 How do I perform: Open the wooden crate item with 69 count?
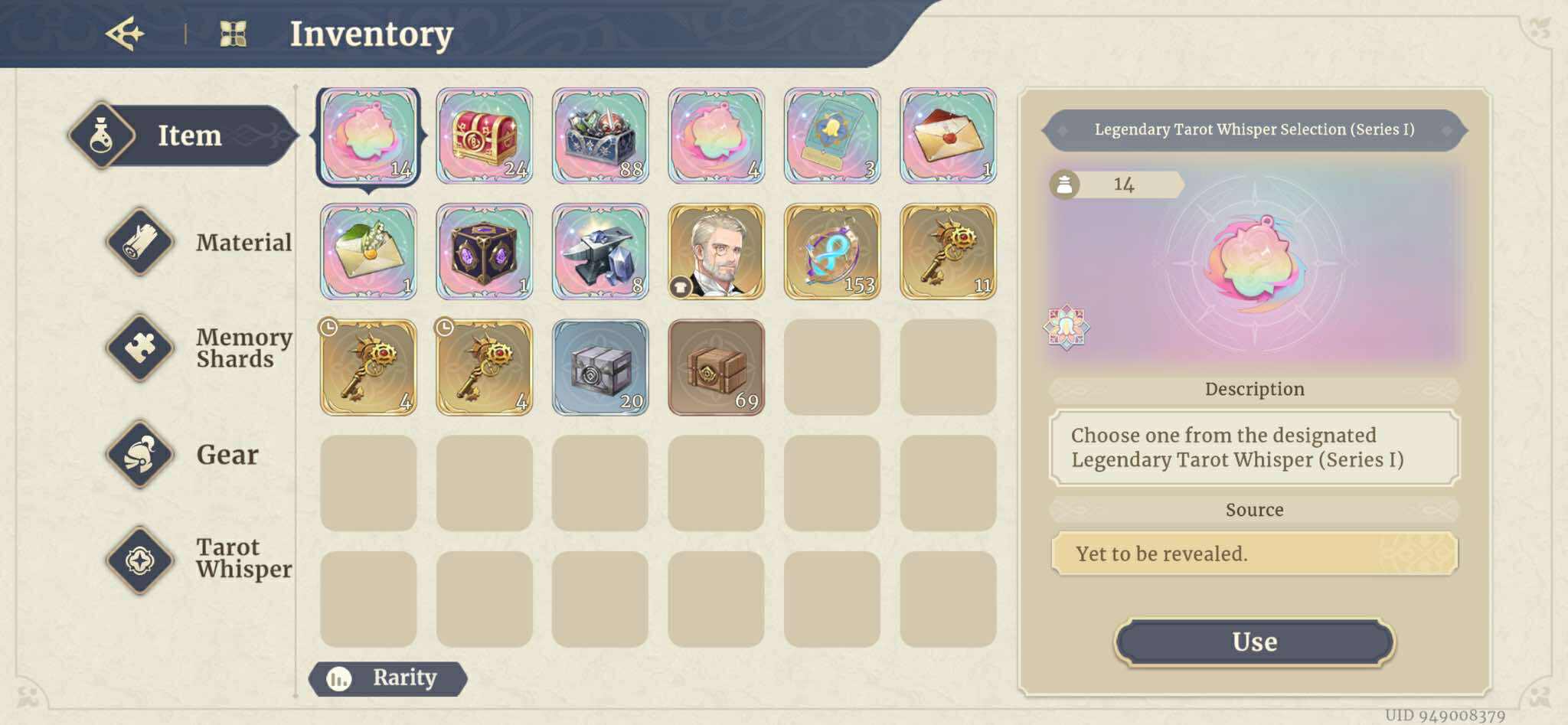(x=717, y=367)
